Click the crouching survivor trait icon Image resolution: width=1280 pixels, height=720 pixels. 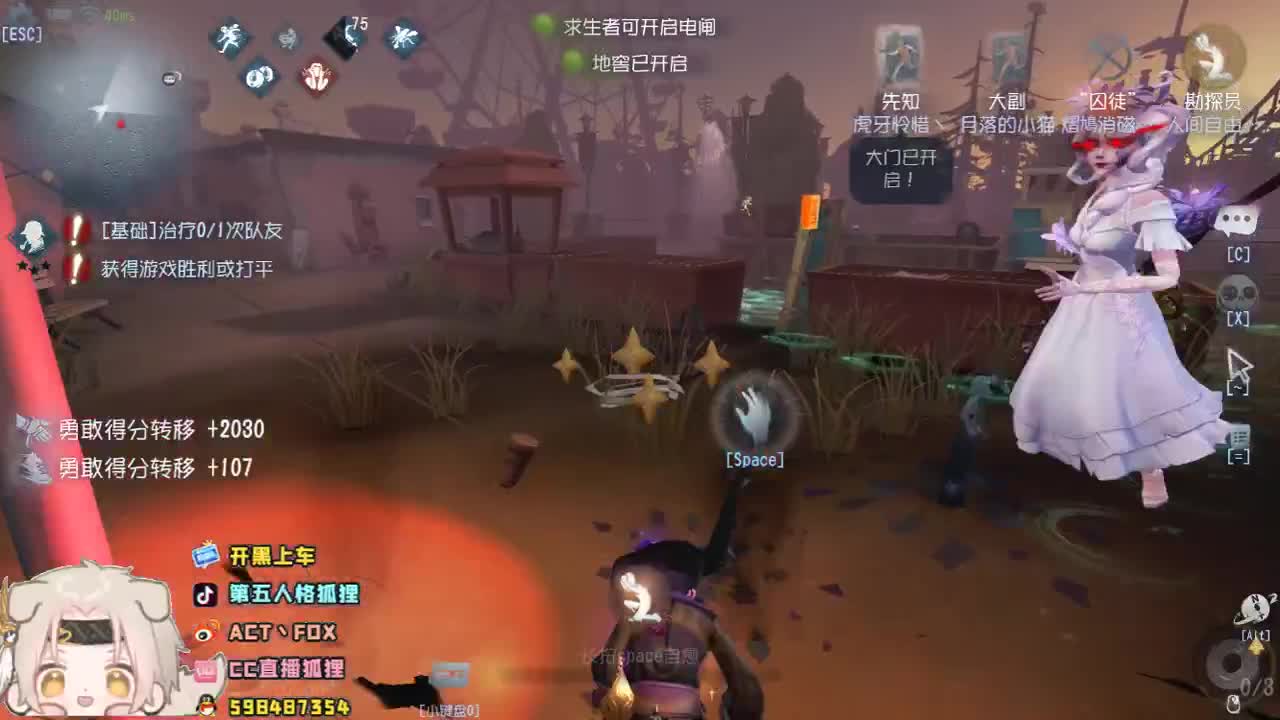coord(286,38)
